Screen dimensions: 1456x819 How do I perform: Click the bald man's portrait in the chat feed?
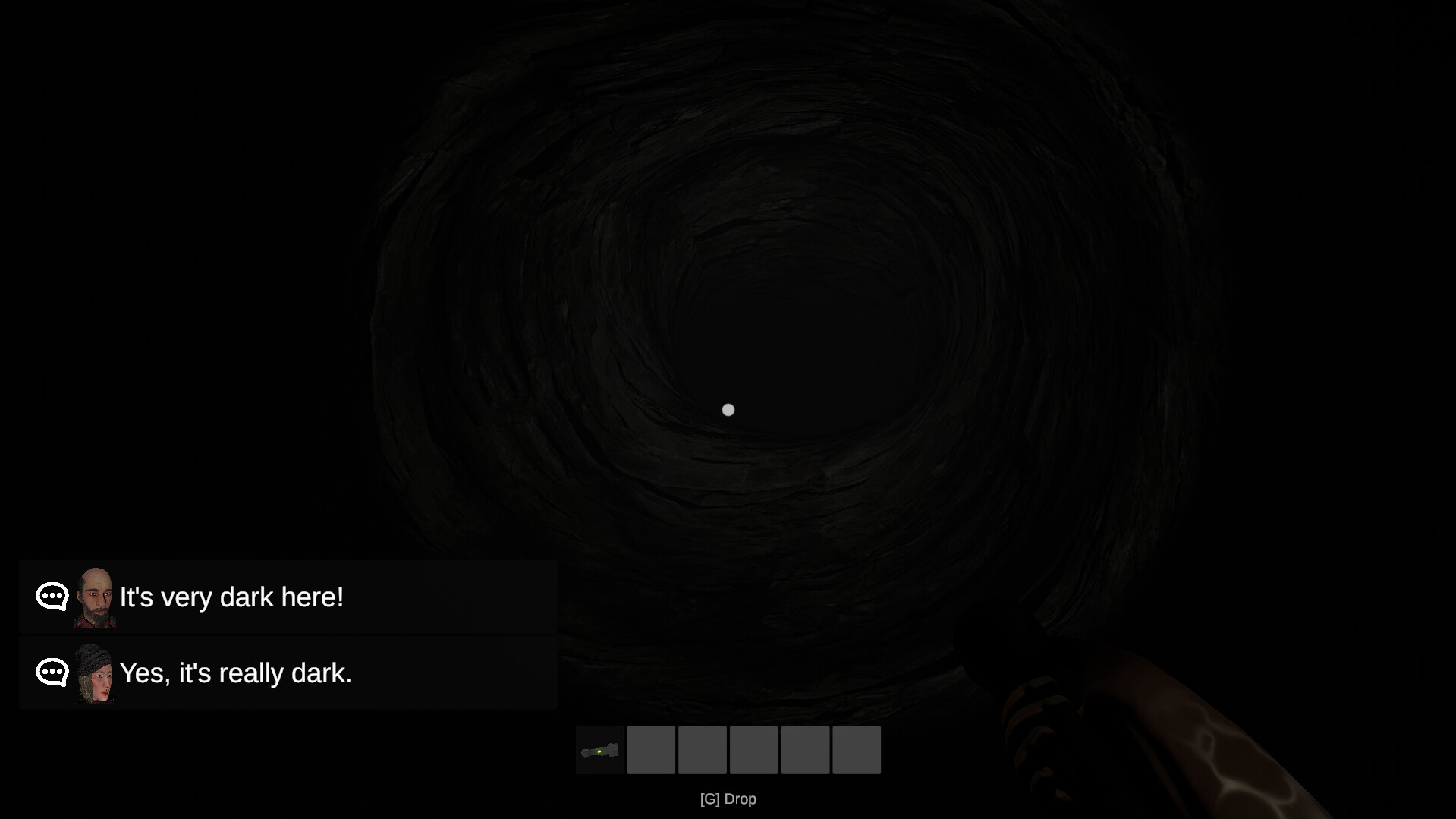(x=96, y=597)
